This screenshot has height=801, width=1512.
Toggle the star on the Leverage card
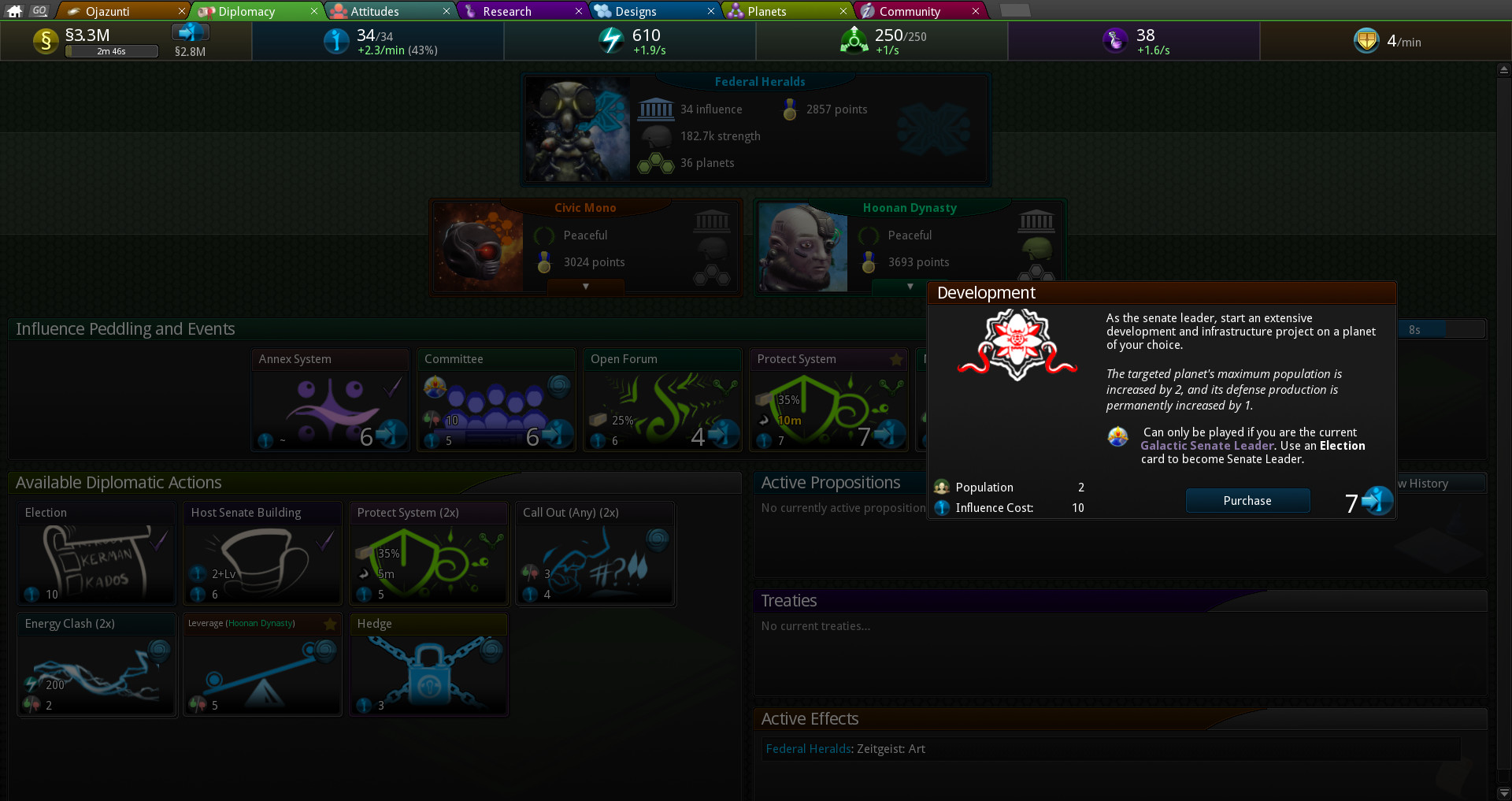(x=330, y=624)
